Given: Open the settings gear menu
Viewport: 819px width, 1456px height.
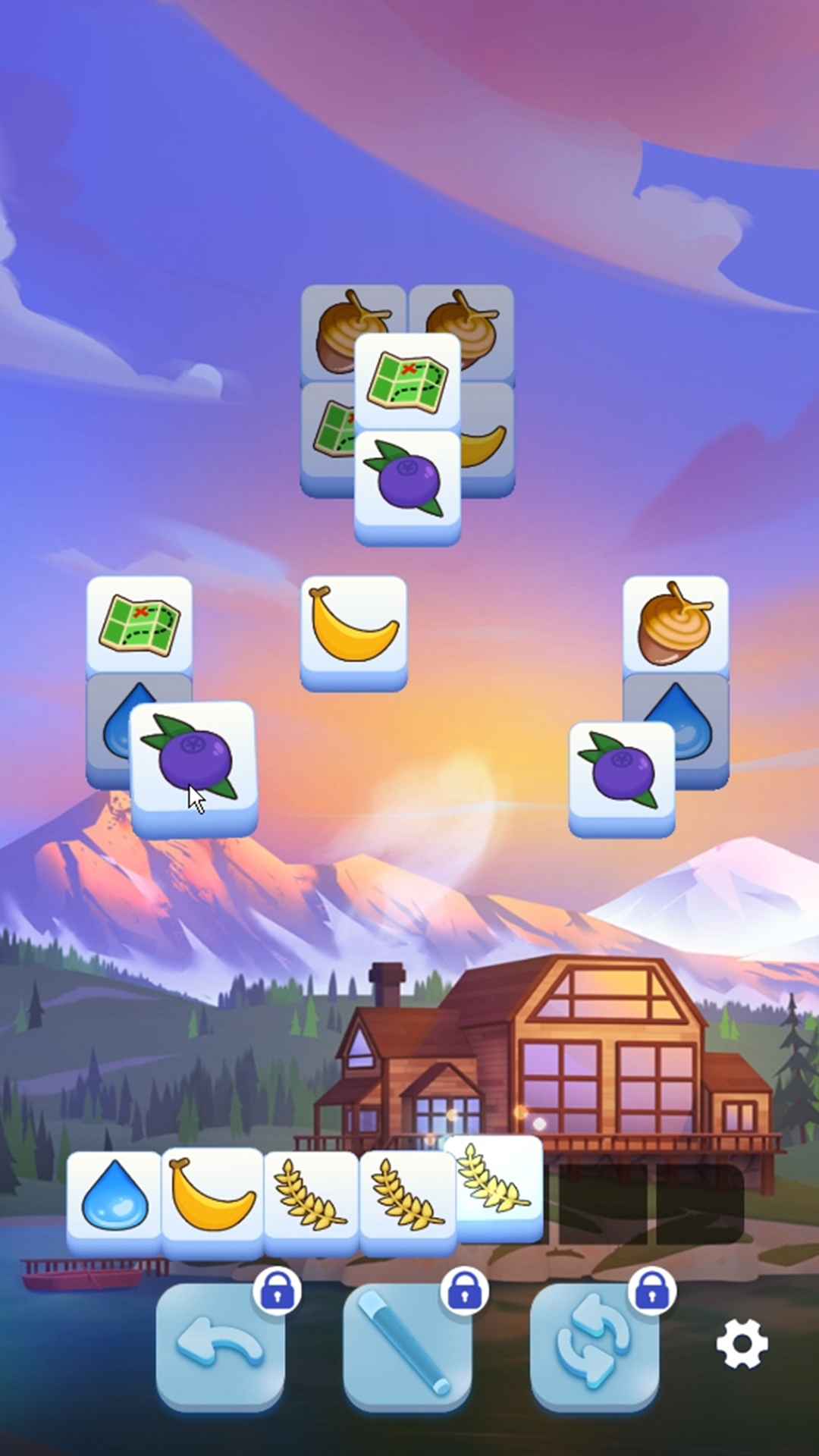Looking at the screenshot, I should (742, 1344).
